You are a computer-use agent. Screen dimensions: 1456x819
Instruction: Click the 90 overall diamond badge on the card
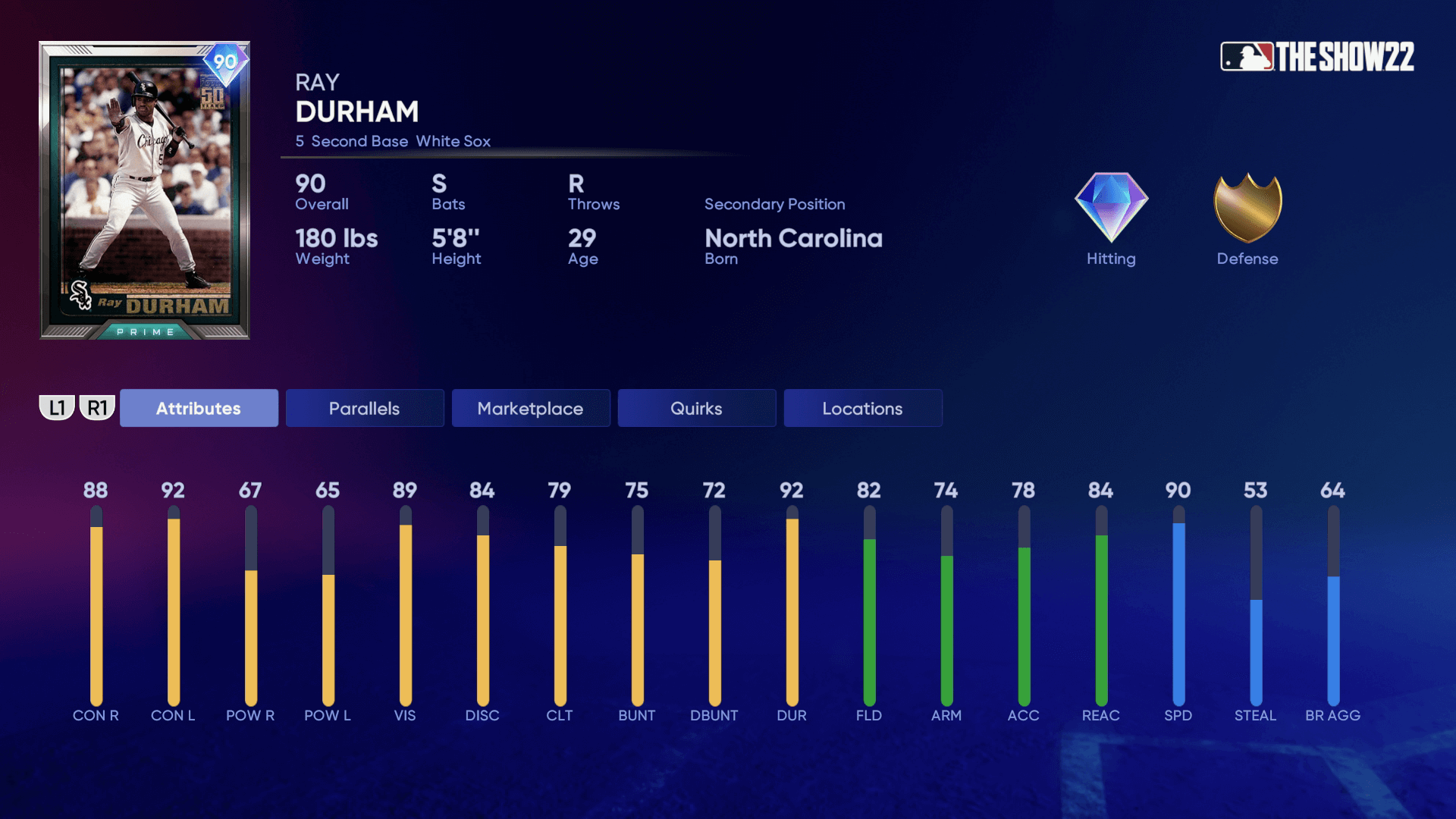[x=222, y=66]
